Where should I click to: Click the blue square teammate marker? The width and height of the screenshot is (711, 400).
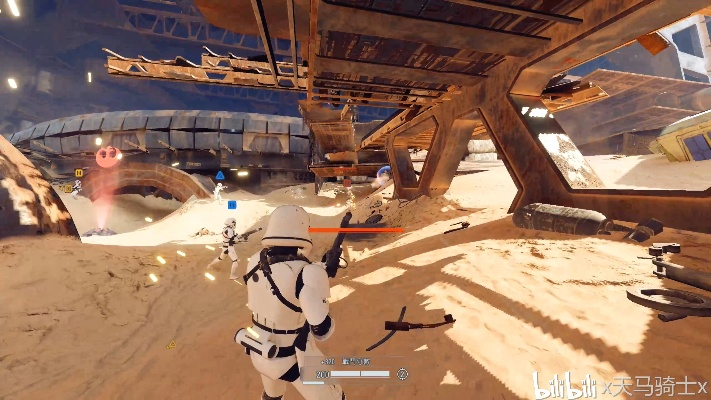(232, 204)
